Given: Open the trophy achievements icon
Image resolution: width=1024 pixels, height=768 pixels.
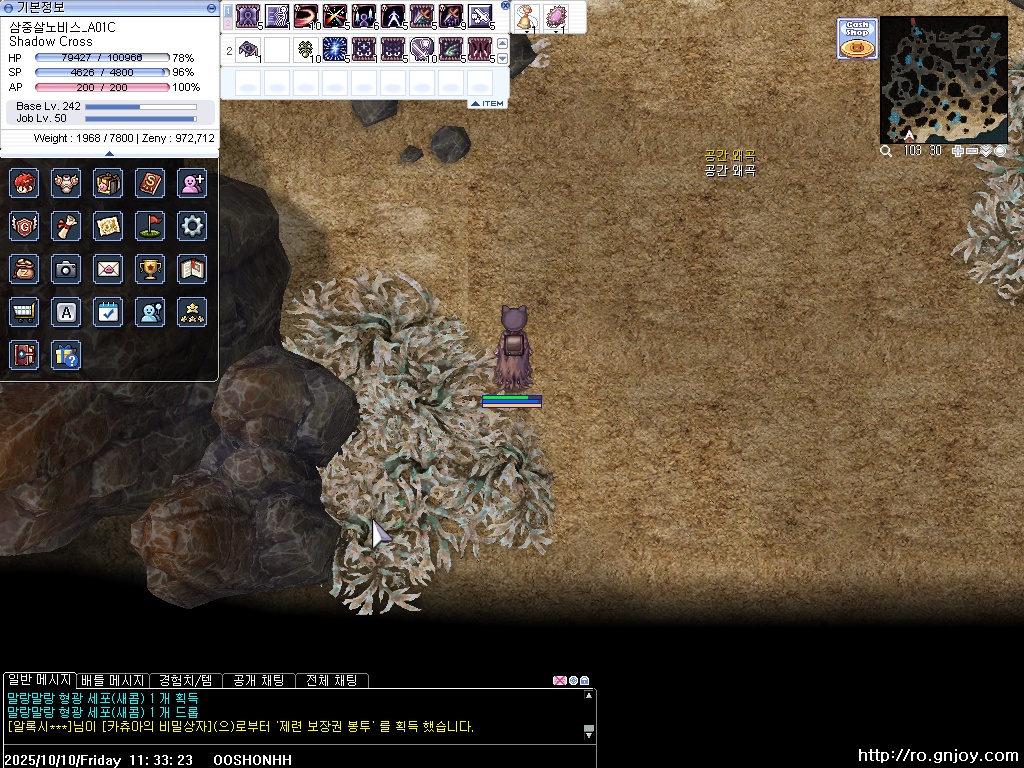Looking at the screenshot, I should pyautogui.click(x=150, y=269).
